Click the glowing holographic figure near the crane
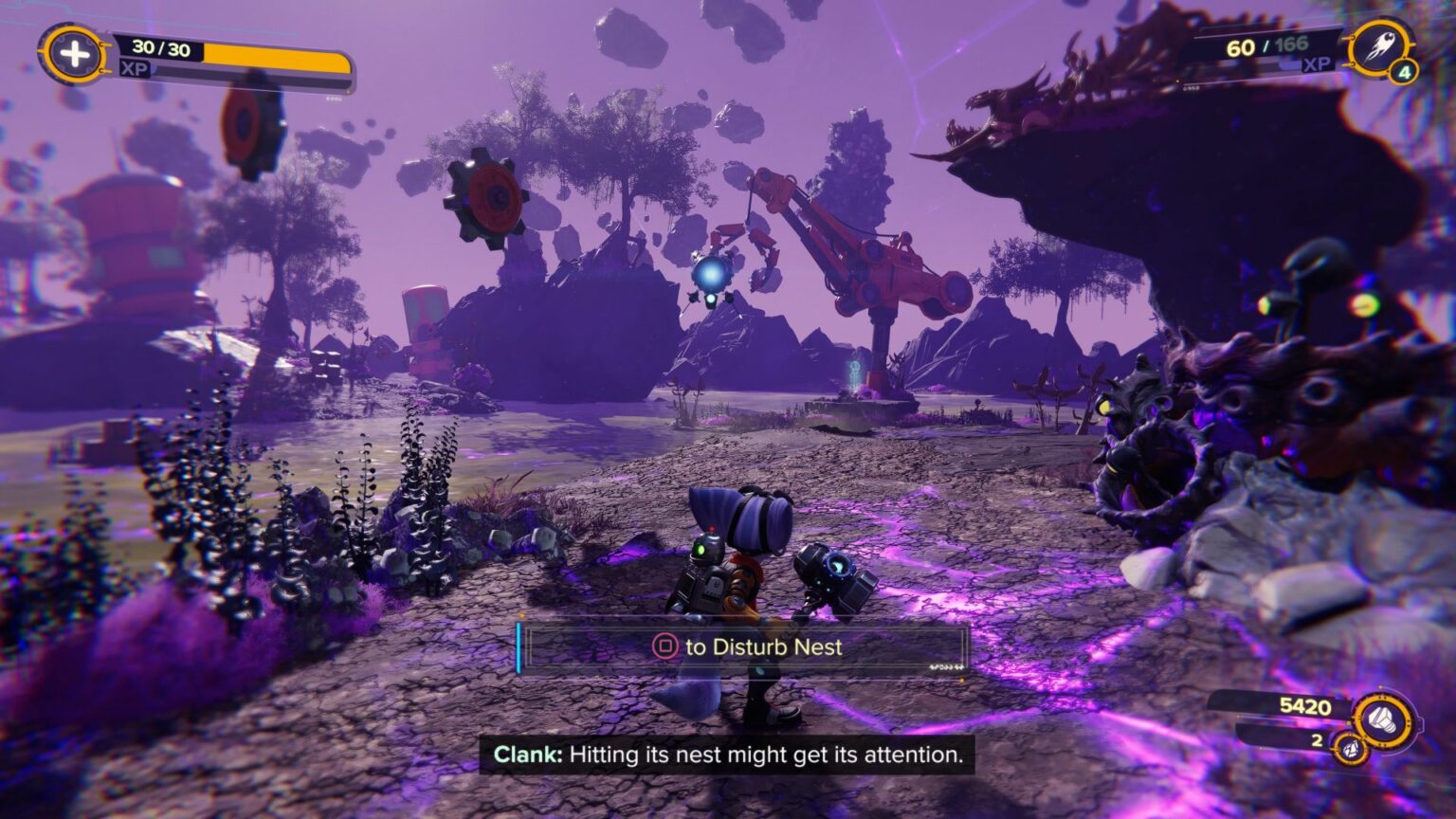Viewport: 1456px width, 819px height. (853, 372)
